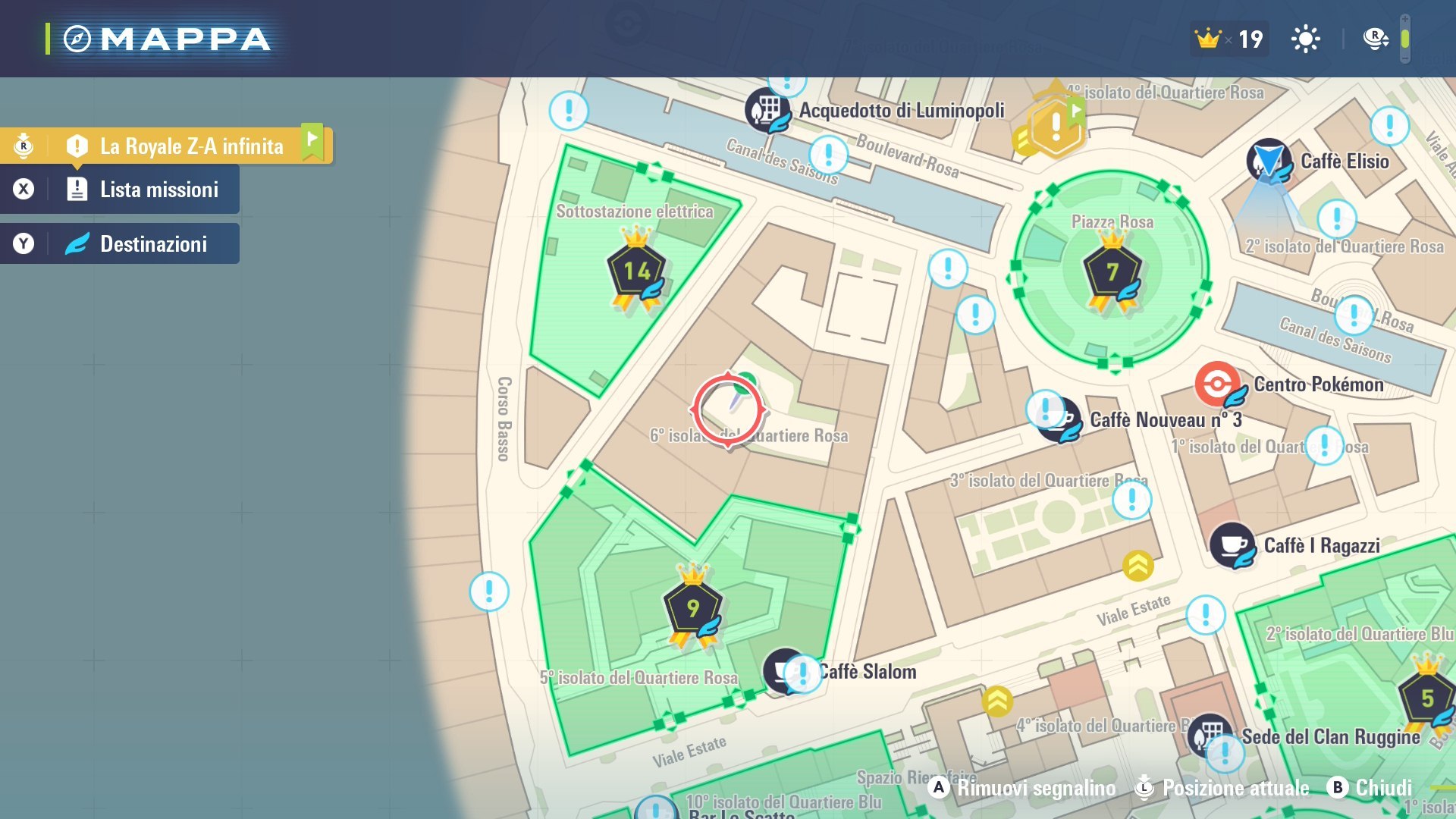Close the map with Chiudi
The height and width of the screenshot is (819, 1456).
pyautogui.click(x=1370, y=788)
